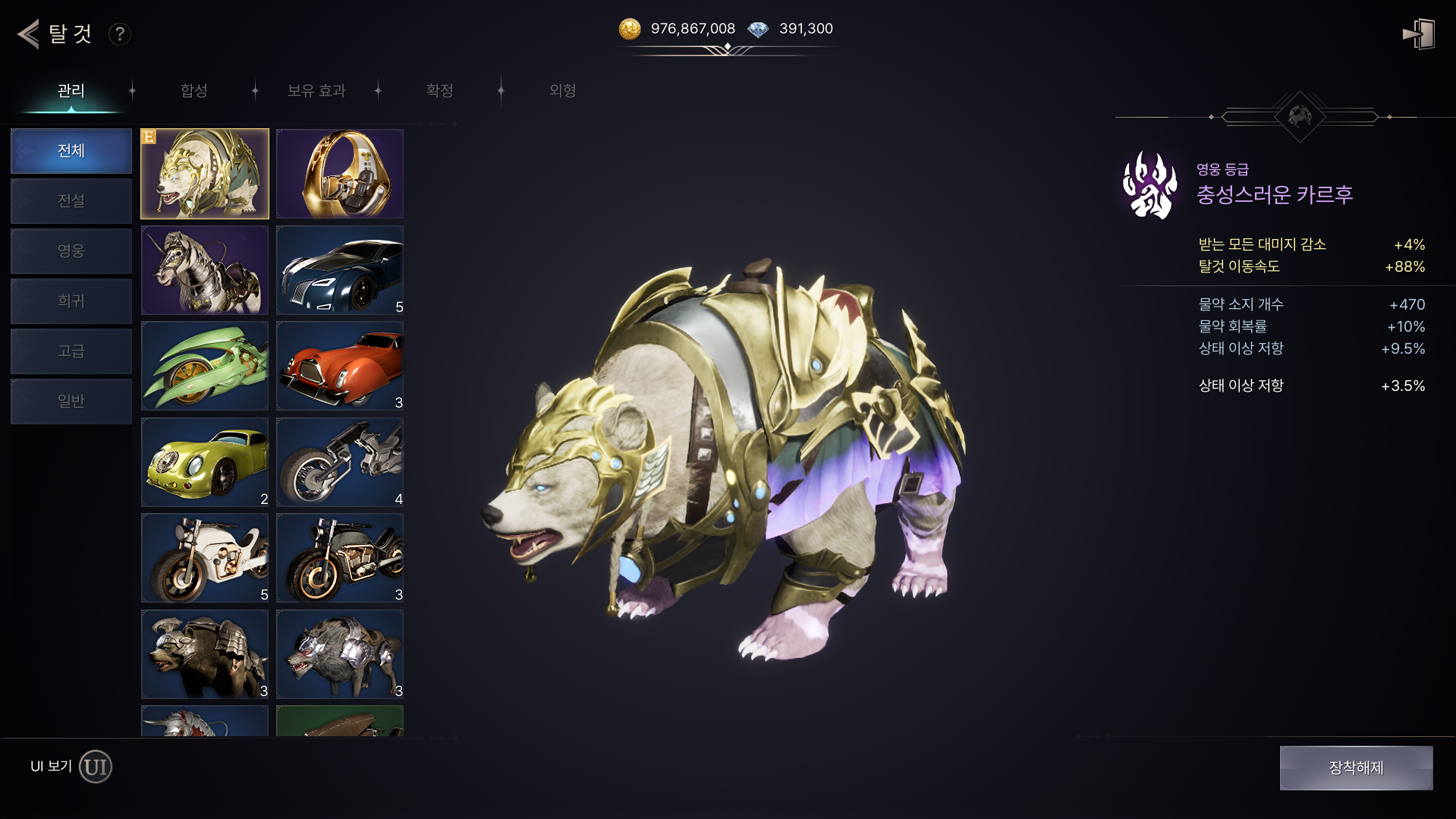Filter mounts by 영웅 grade

pos(71,250)
